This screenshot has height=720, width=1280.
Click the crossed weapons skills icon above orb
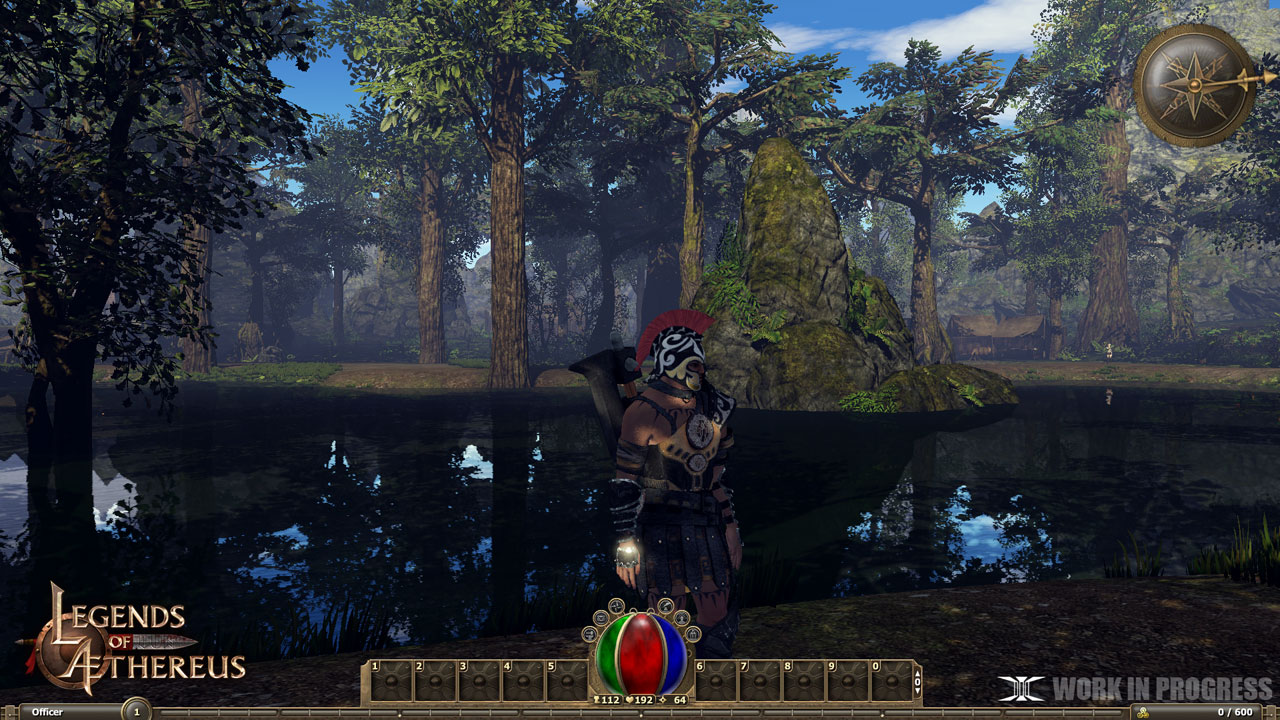tap(616, 606)
